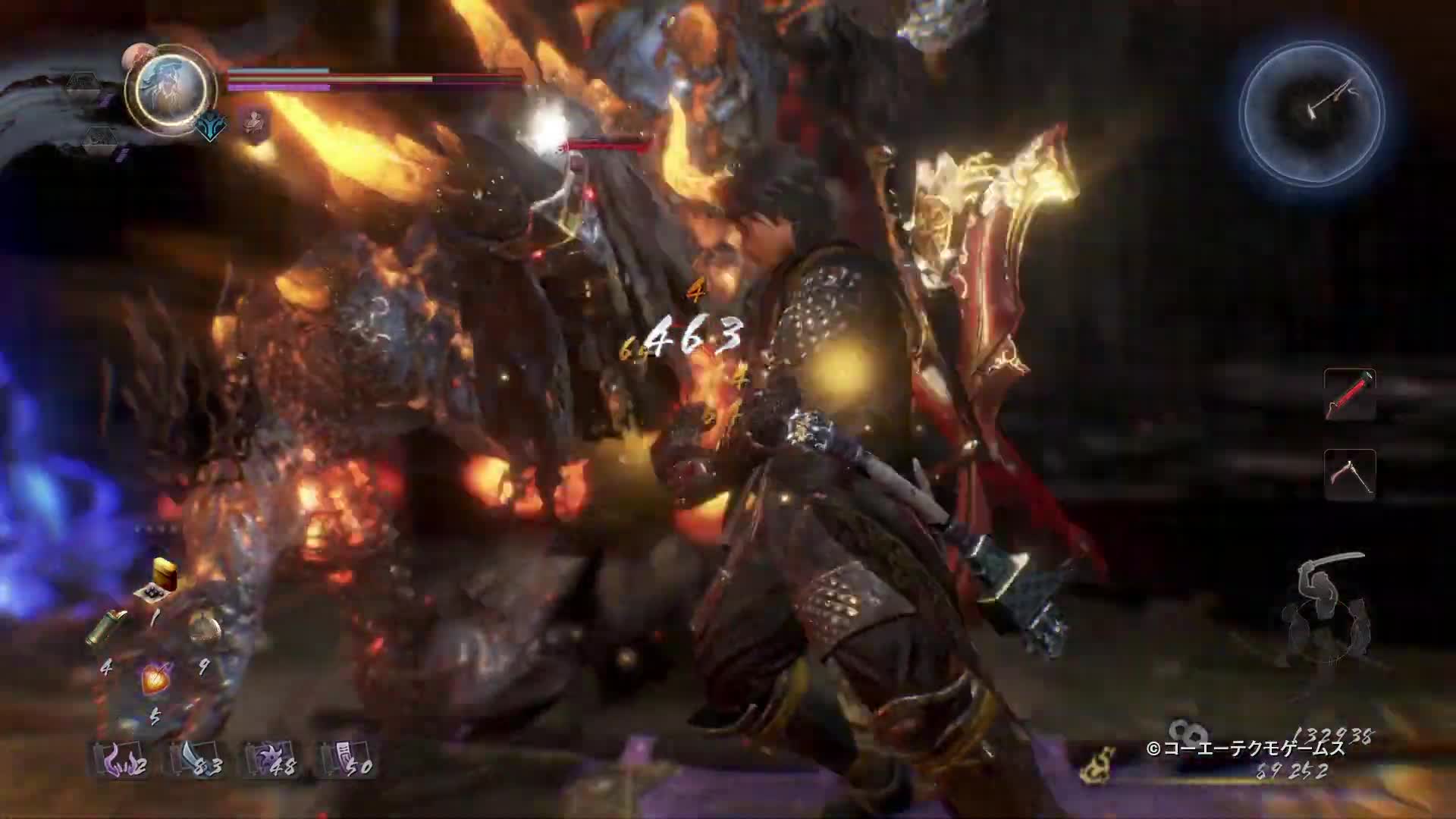Activate the blade scroll with count 83

195,758
